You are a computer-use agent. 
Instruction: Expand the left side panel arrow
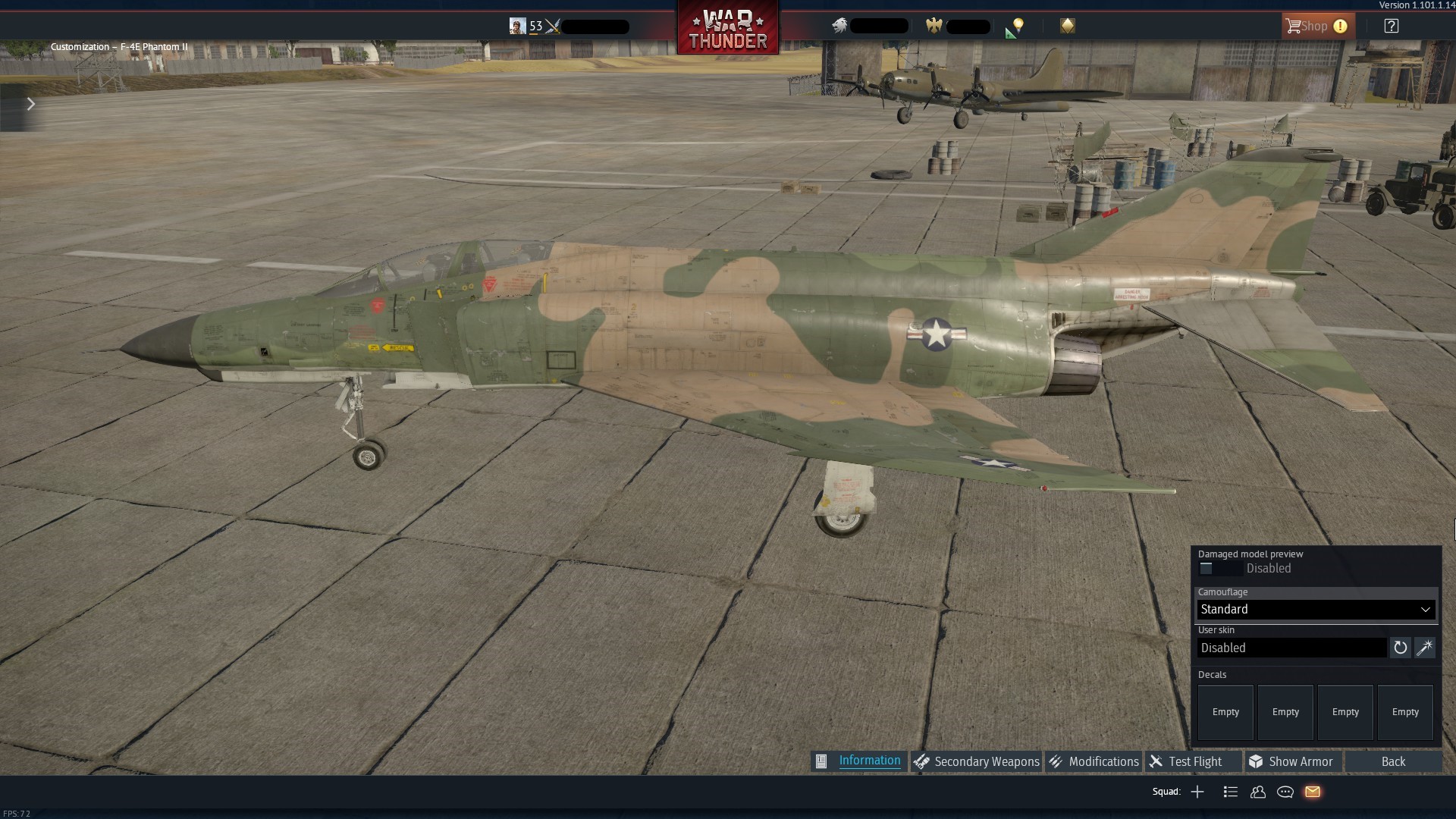point(30,104)
